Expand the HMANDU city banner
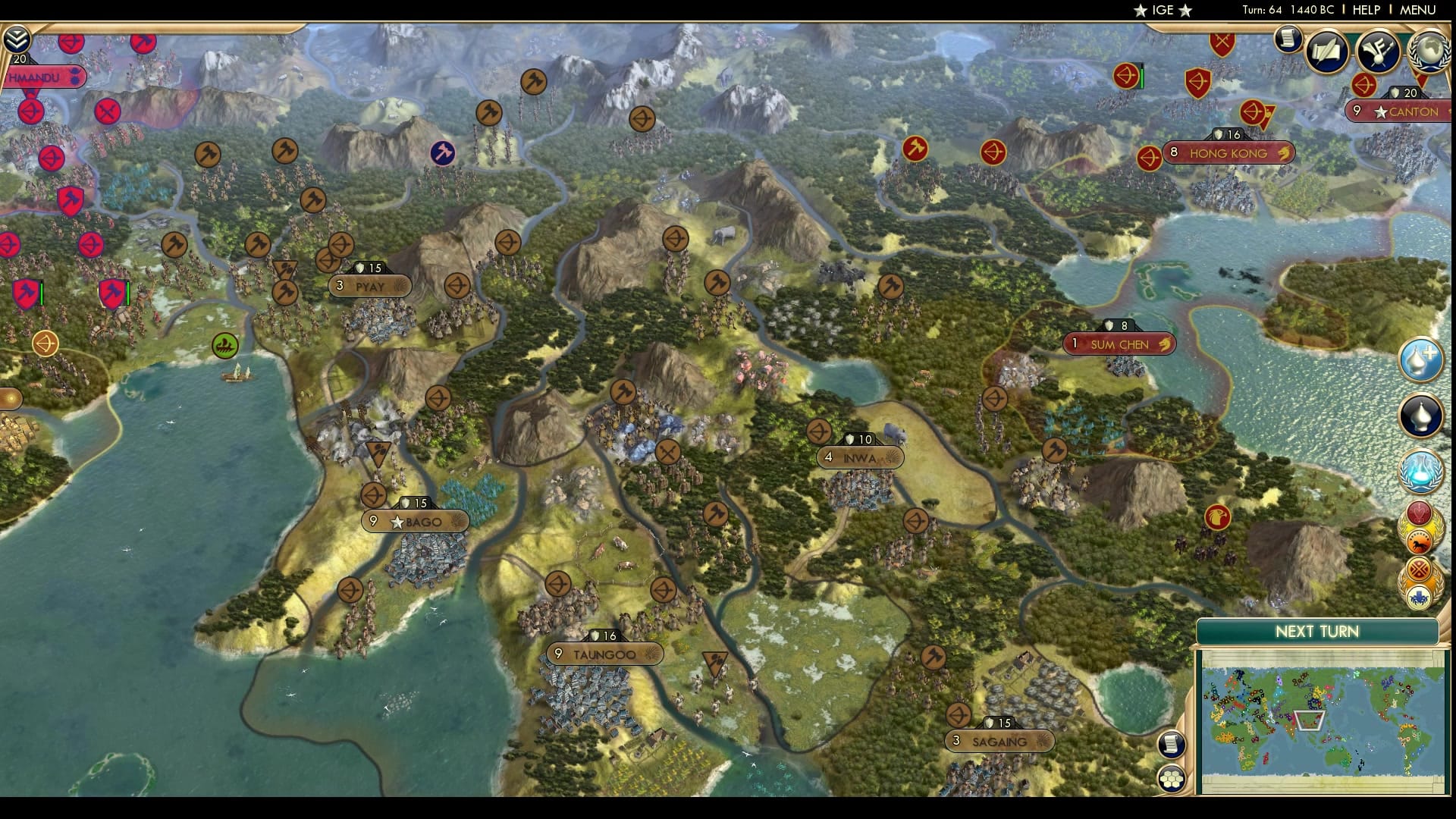The width and height of the screenshot is (1456, 819). click(x=42, y=77)
